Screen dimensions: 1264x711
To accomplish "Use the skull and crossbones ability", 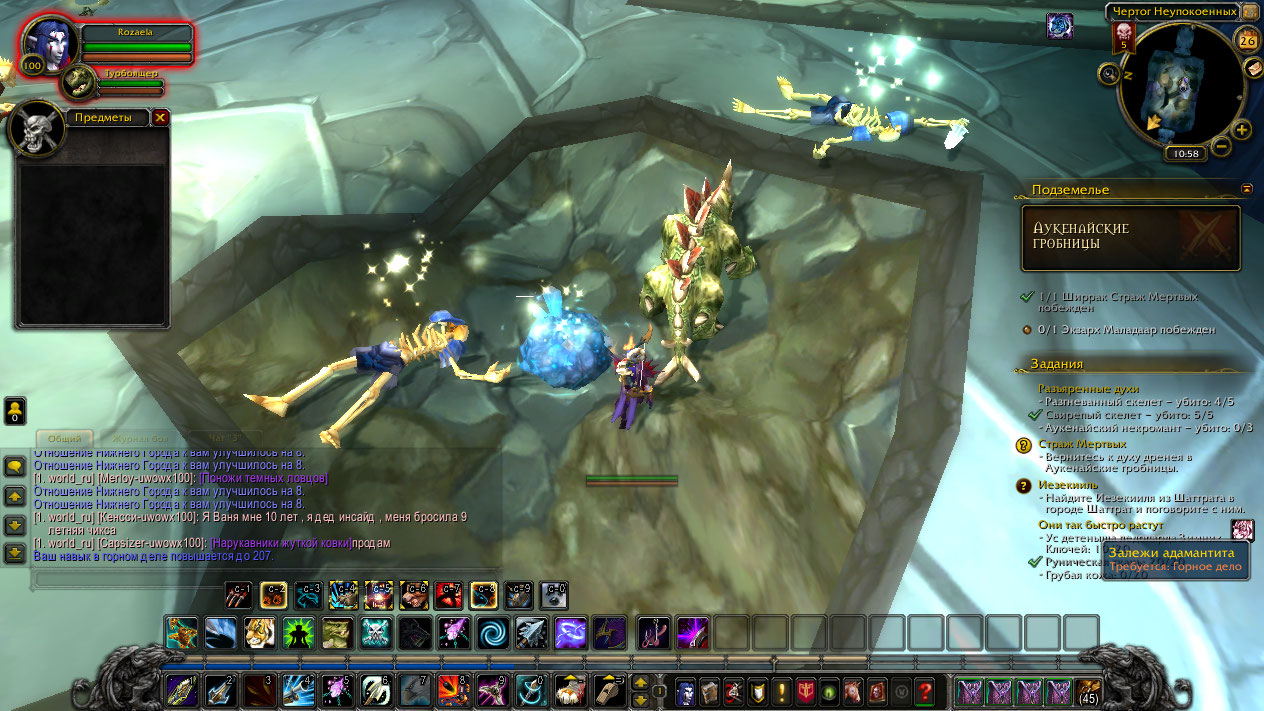I will (x=376, y=632).
